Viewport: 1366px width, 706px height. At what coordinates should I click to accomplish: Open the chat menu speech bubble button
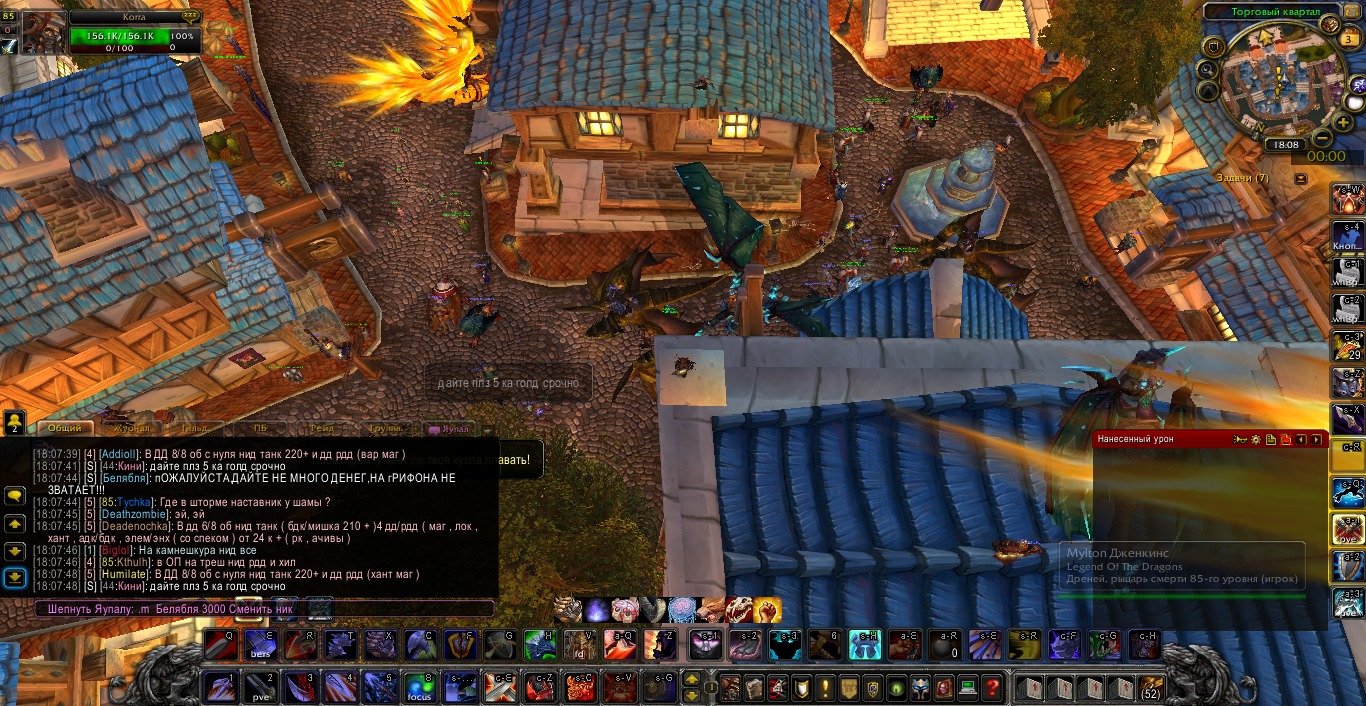click(x=15, y=495)
